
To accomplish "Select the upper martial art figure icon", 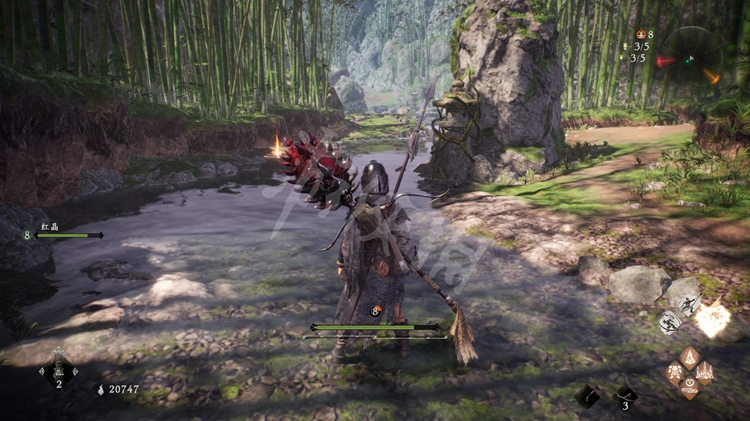I will click(686, 305).
